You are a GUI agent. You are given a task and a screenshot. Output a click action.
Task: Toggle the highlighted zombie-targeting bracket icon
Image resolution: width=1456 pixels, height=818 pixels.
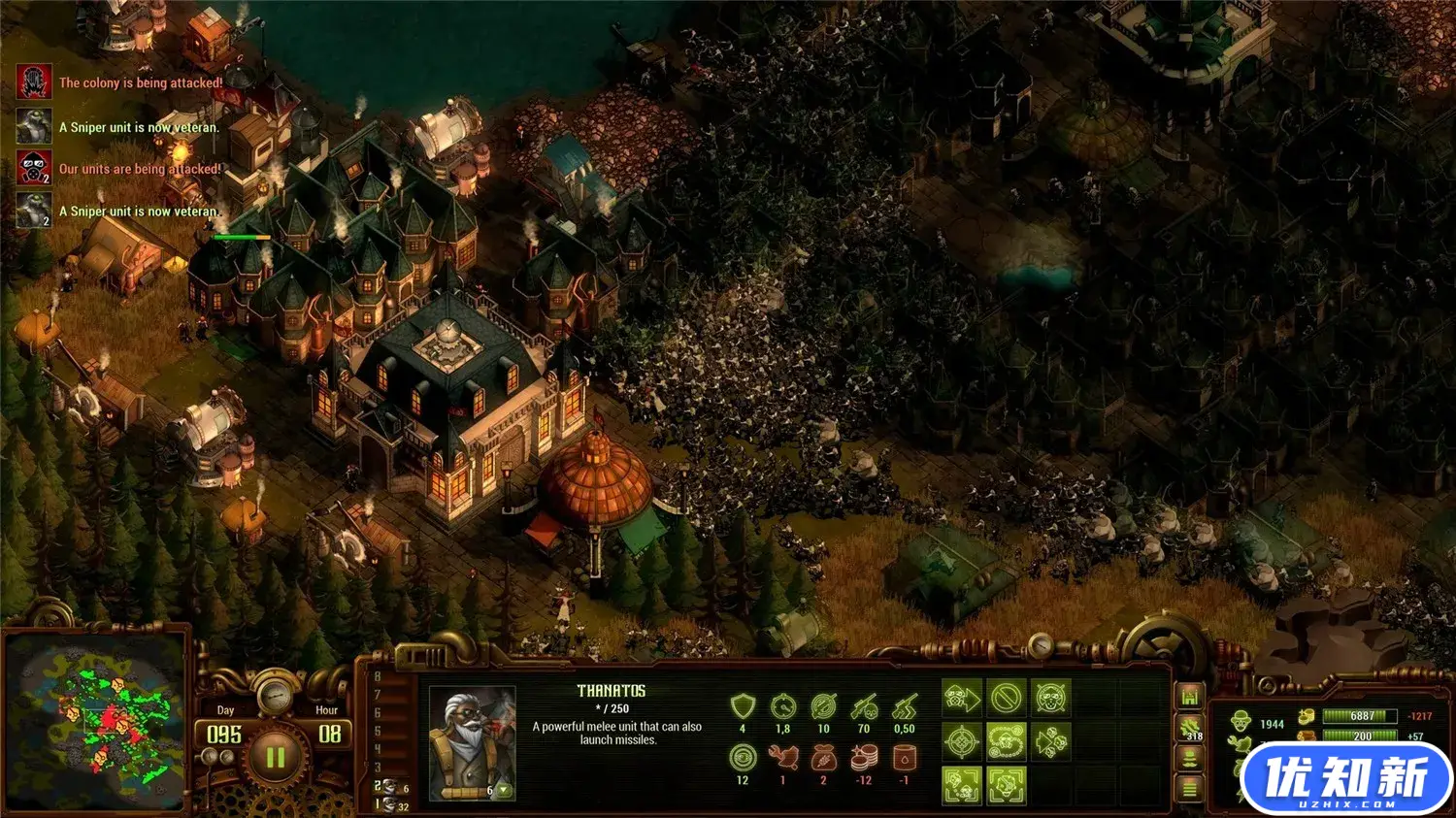(962, 786)
